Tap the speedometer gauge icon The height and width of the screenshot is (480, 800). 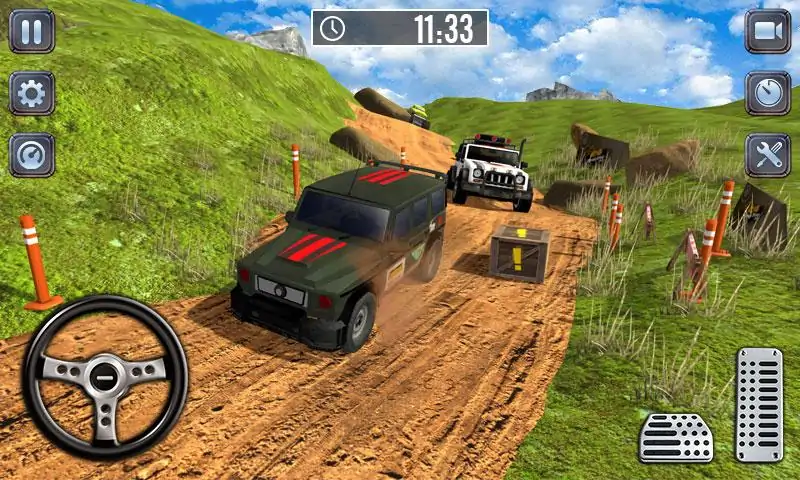(x=31, y=155)
